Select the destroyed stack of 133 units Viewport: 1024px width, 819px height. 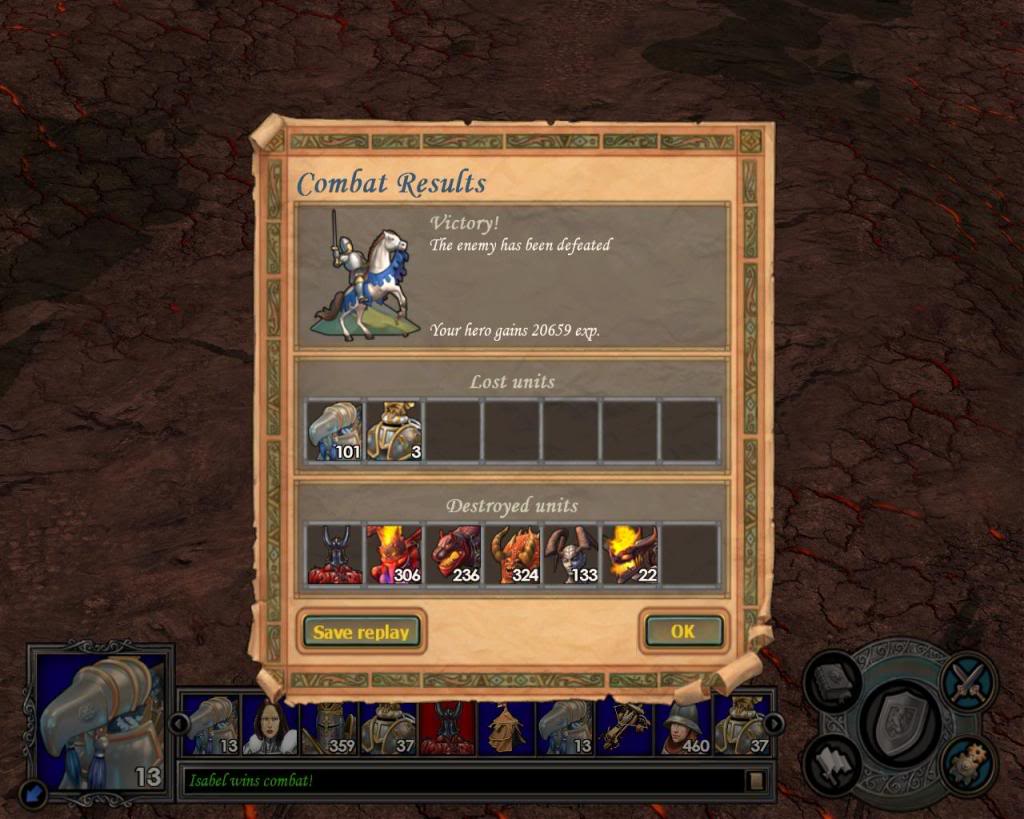pos(572,555)
